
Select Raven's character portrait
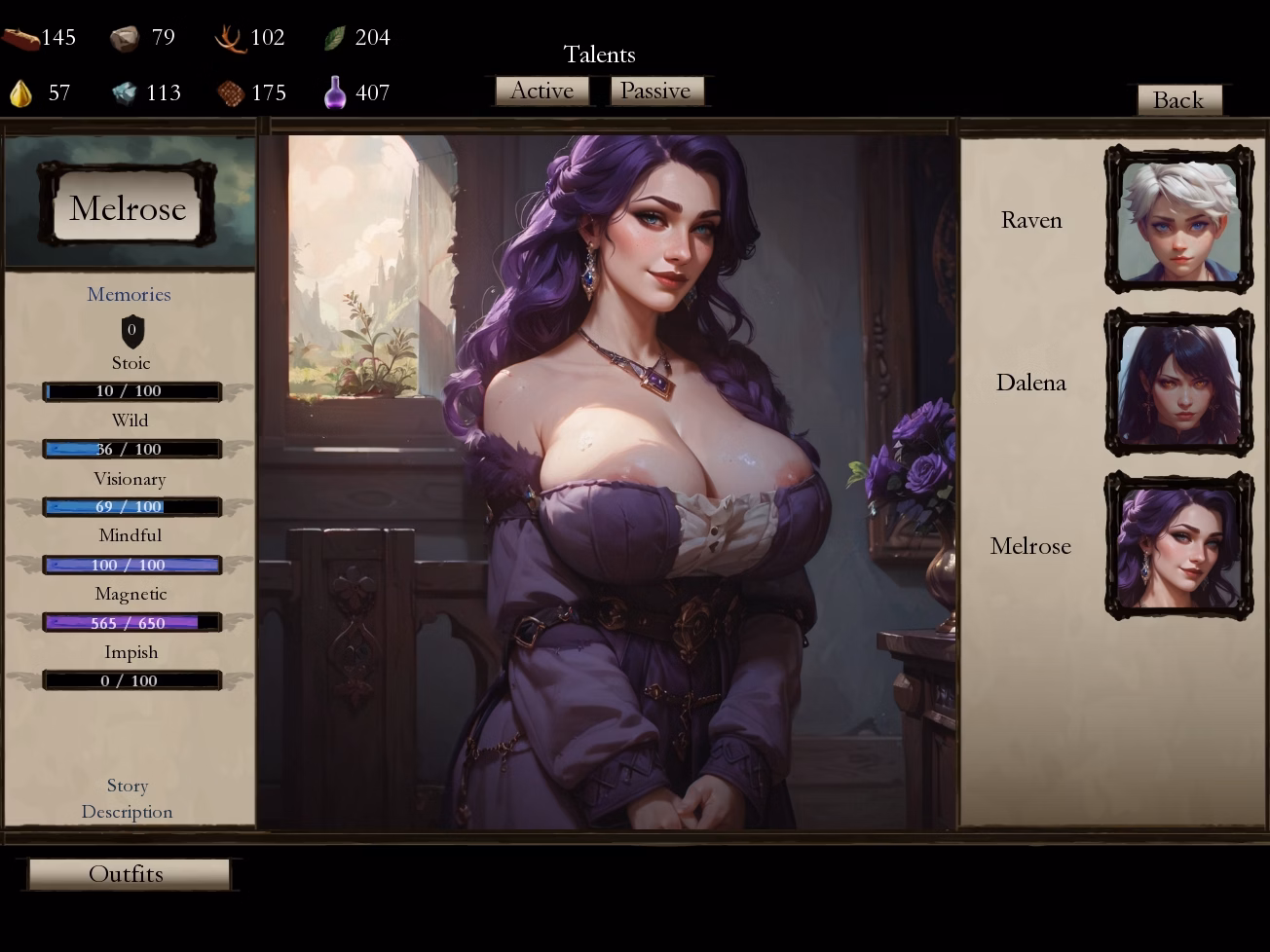pos(1178,219)
